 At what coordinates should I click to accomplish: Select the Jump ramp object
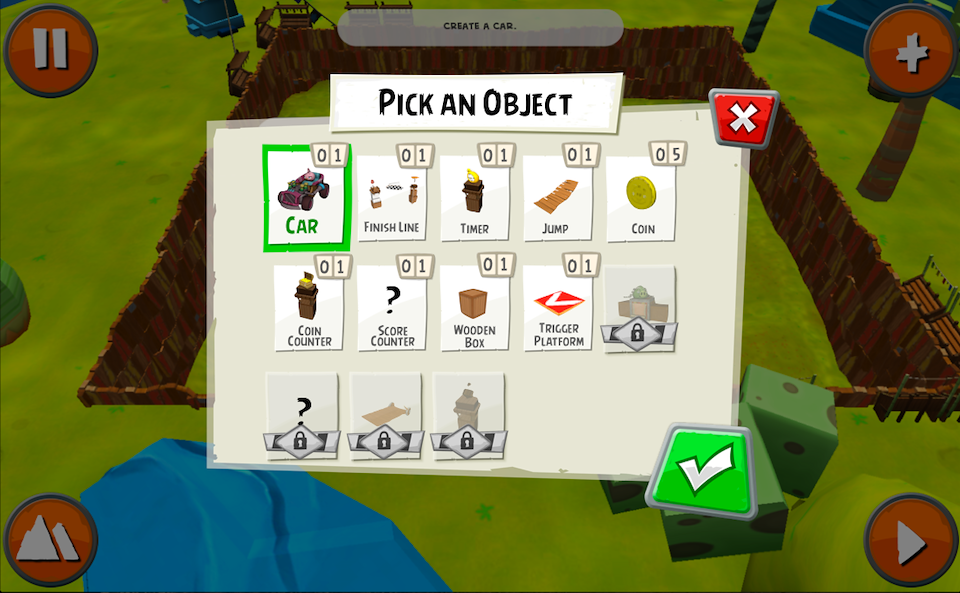[x=556, y=200]
